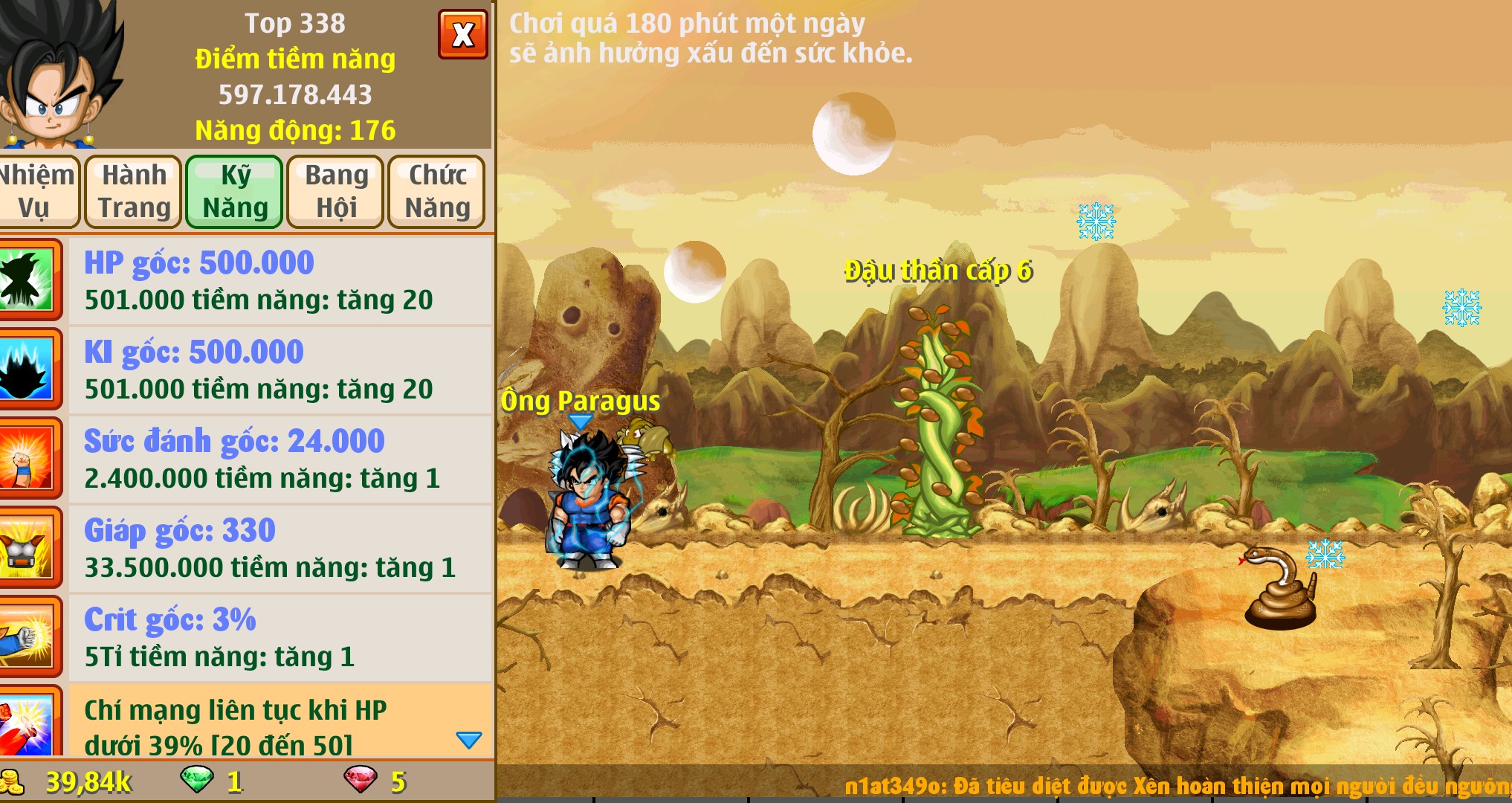The width and height of the screenshot is (1512, 803).
Task: Open the Chức Năng tab
Action: click(x=436, y=191)
